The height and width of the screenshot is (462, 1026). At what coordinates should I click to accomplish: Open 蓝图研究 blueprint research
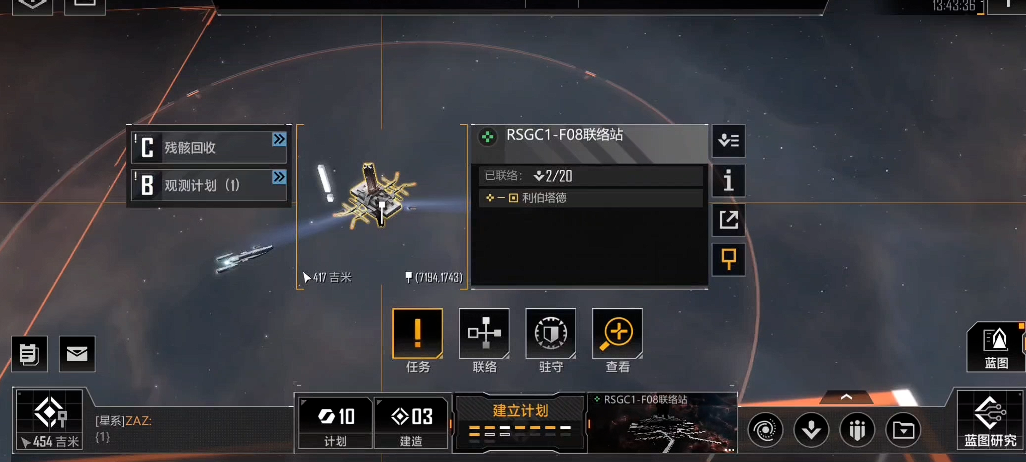(990, 419)
